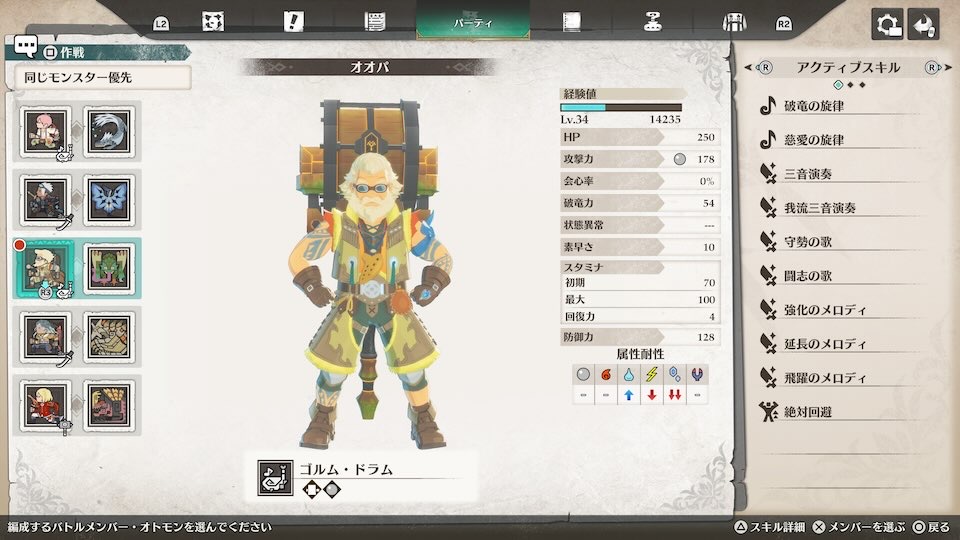The image size is (960, 540).
Task: Choose the green tusked monster partner
Action: pos(108,268)
